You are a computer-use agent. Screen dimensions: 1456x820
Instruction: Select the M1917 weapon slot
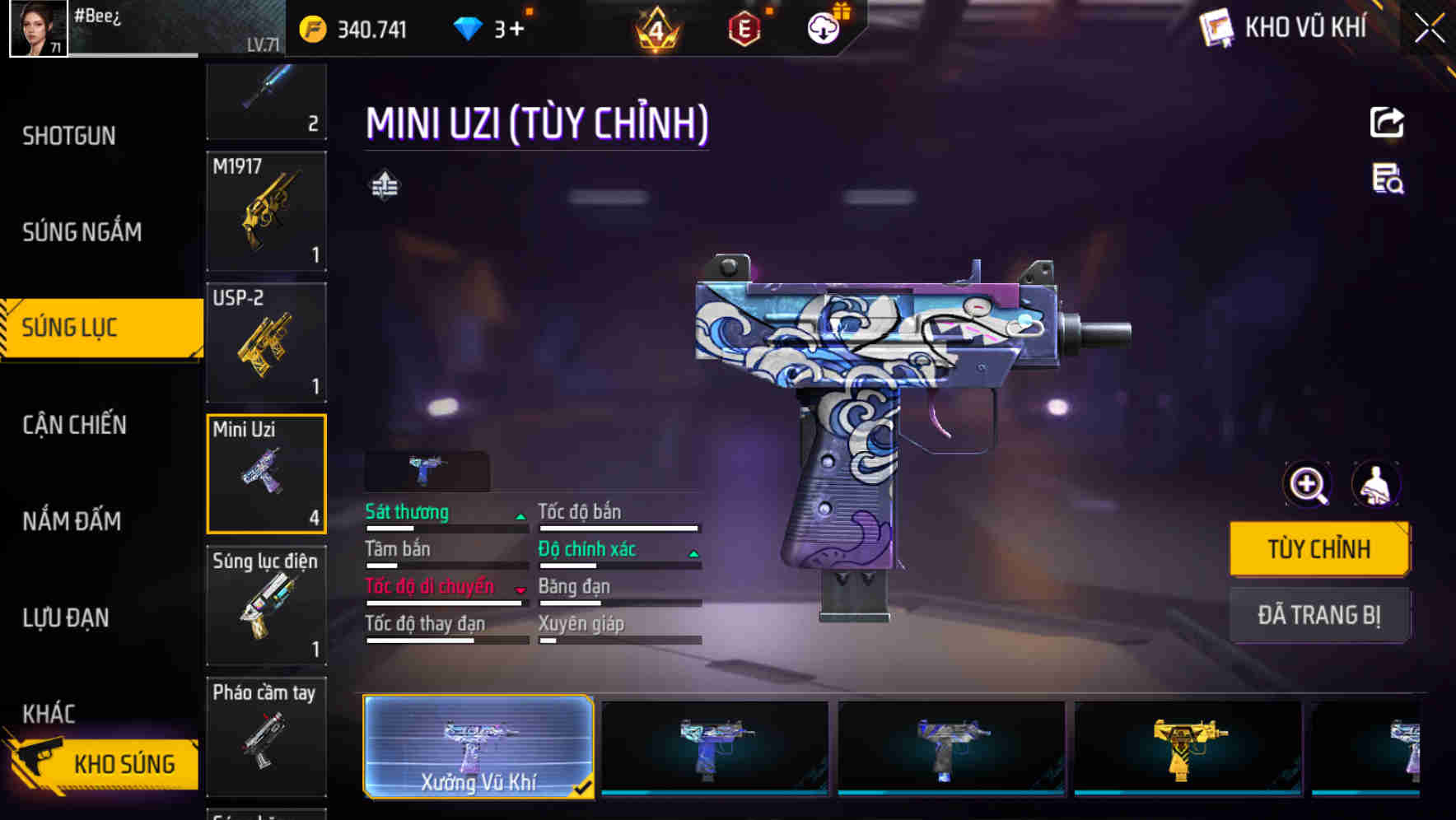266,212
